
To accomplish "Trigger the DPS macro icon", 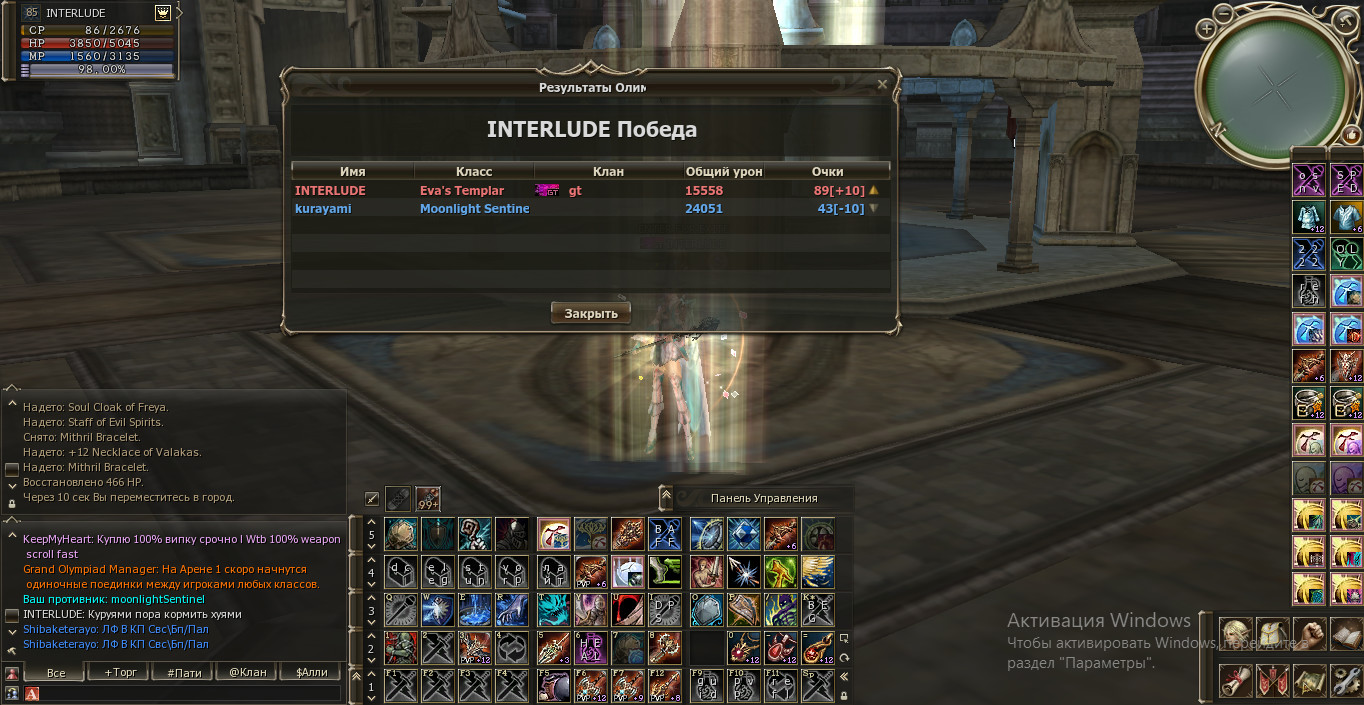I will point(665,610).
